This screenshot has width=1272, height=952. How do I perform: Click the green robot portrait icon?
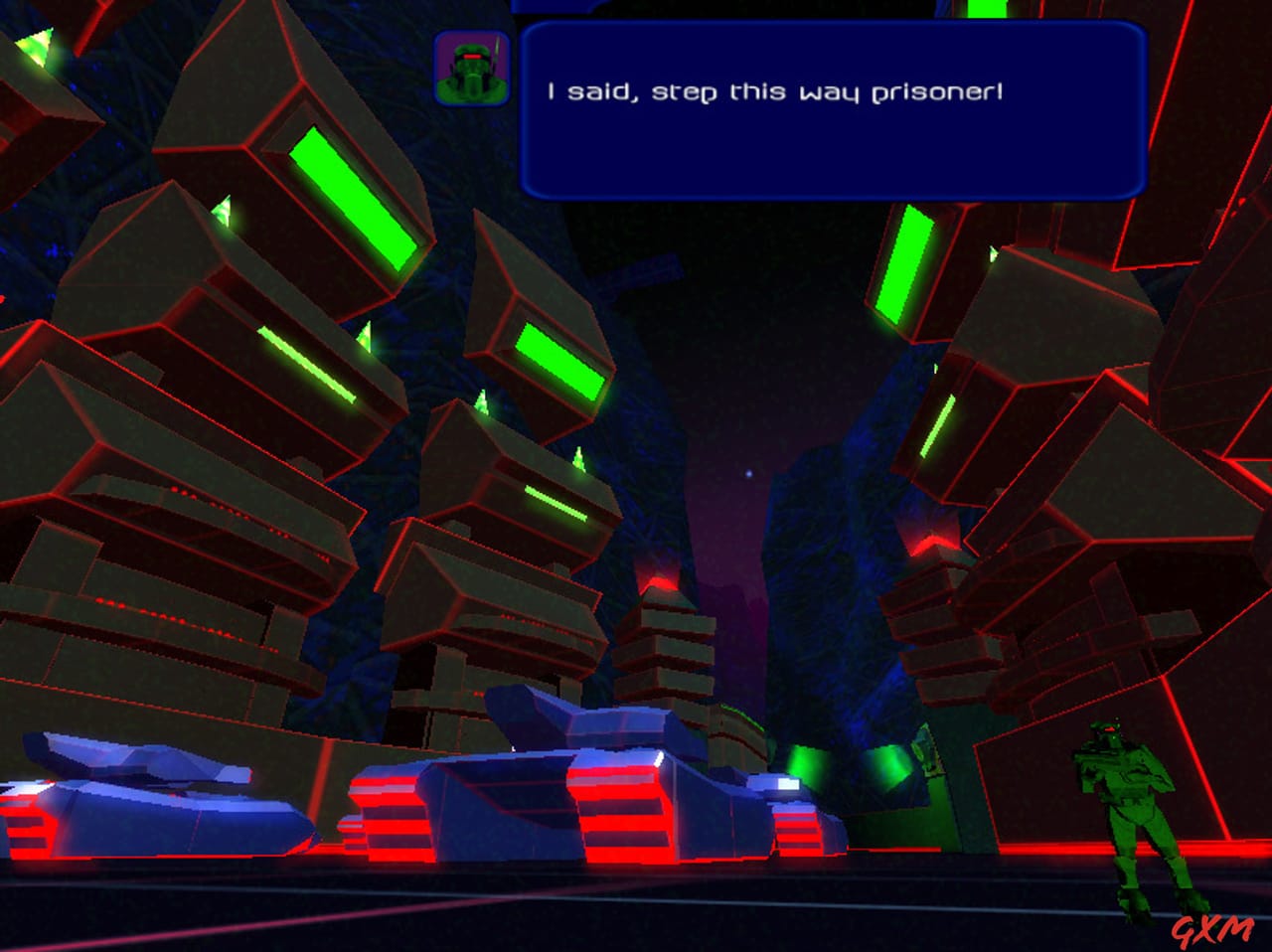tap(470, 70)
